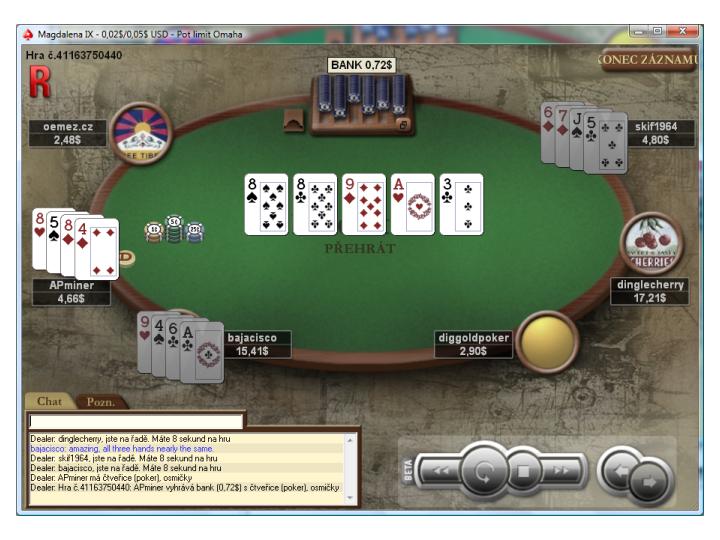
Task: Focus the chat text input field
Action: click(x=135, y=422)
